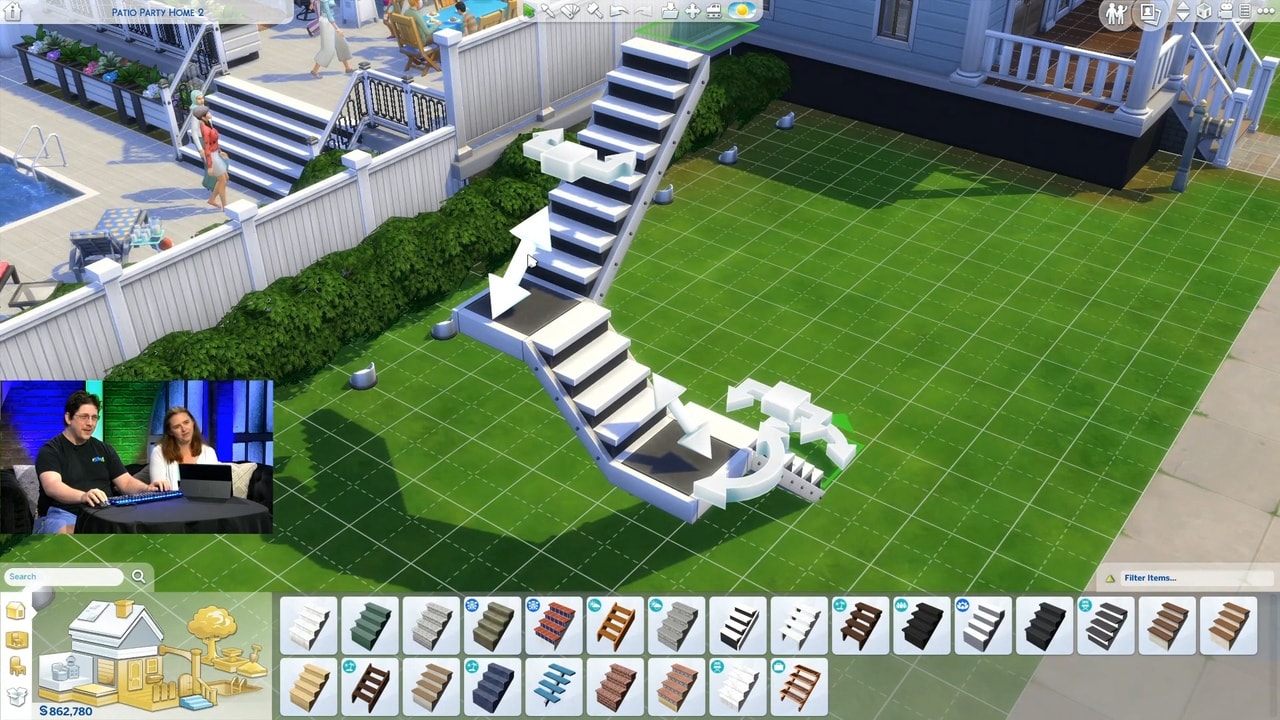Select the blue floating-step stairs
Screen dimensions: 1280x720
tap(553, 687)
